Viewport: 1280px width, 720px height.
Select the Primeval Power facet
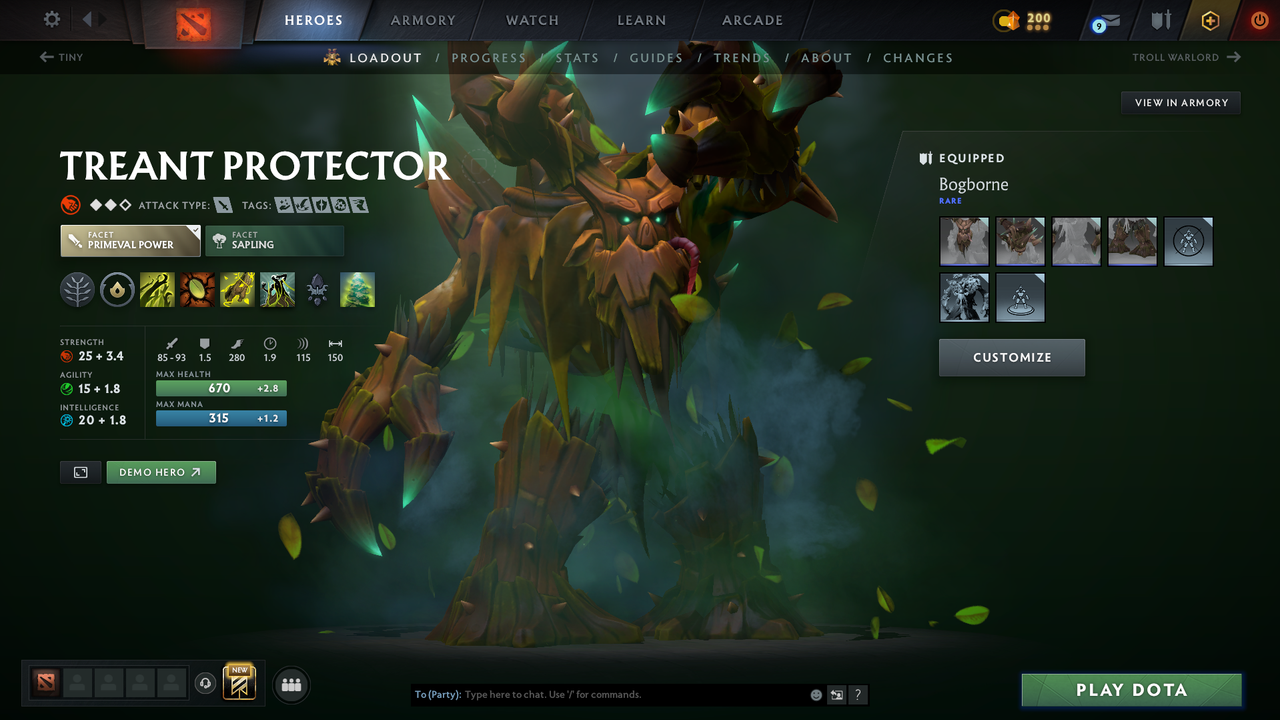click(130, 240)
